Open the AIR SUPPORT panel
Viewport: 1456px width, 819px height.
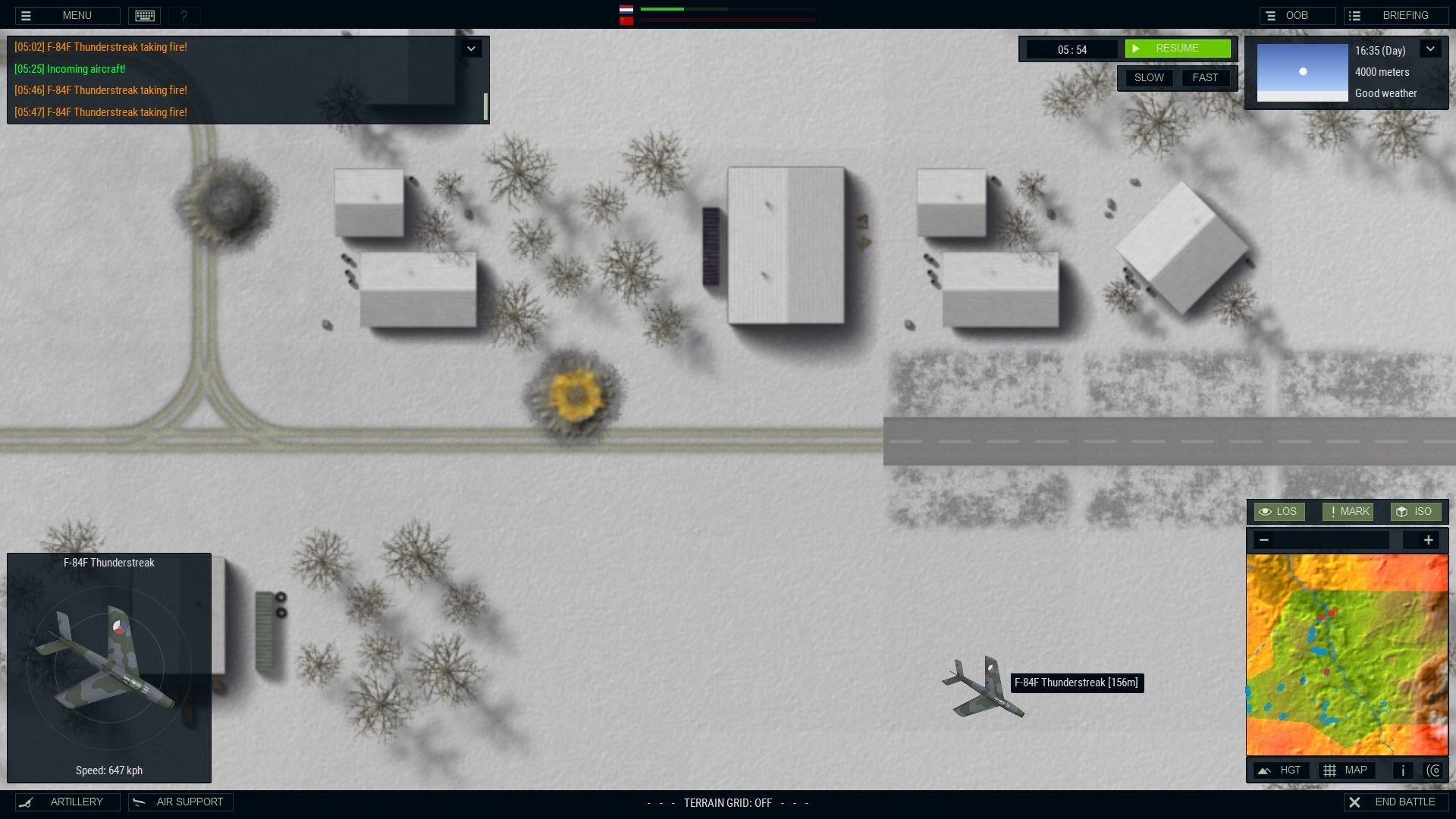tap(180, 802)
